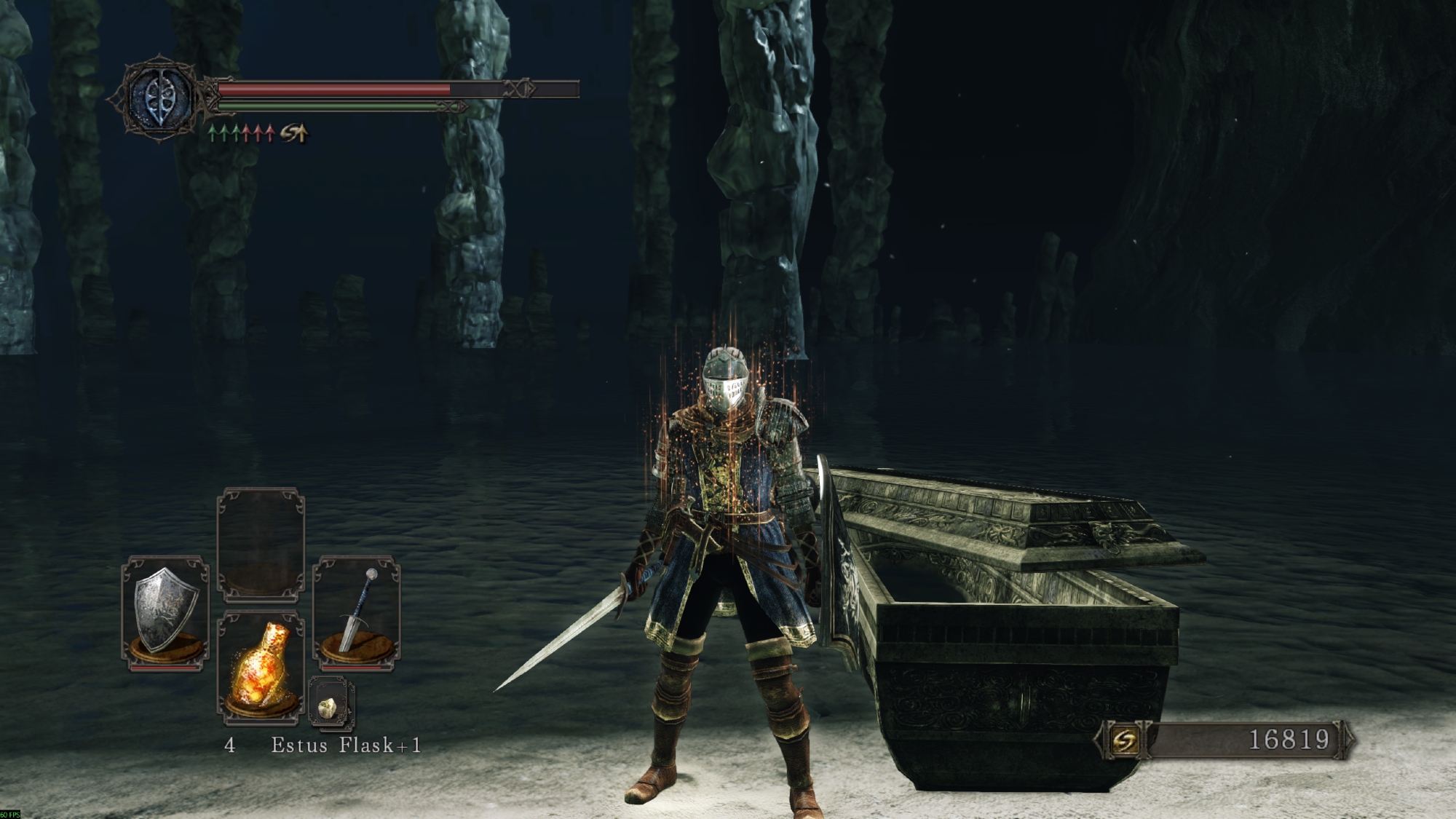The image size is (1456, 819).
Task: Choose the Estus Flask item slot
Action: click(261, 668)
